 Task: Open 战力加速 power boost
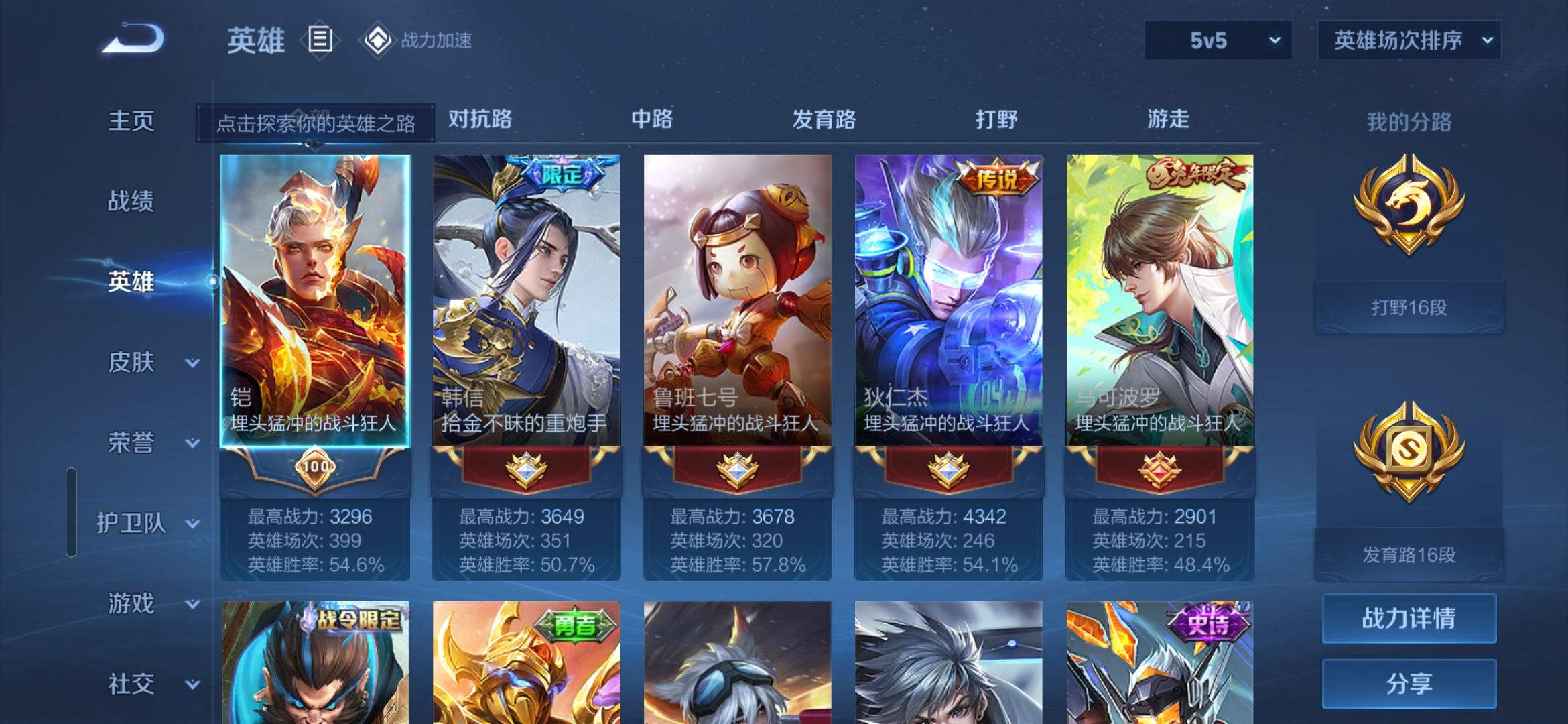(x=417, y=40)
